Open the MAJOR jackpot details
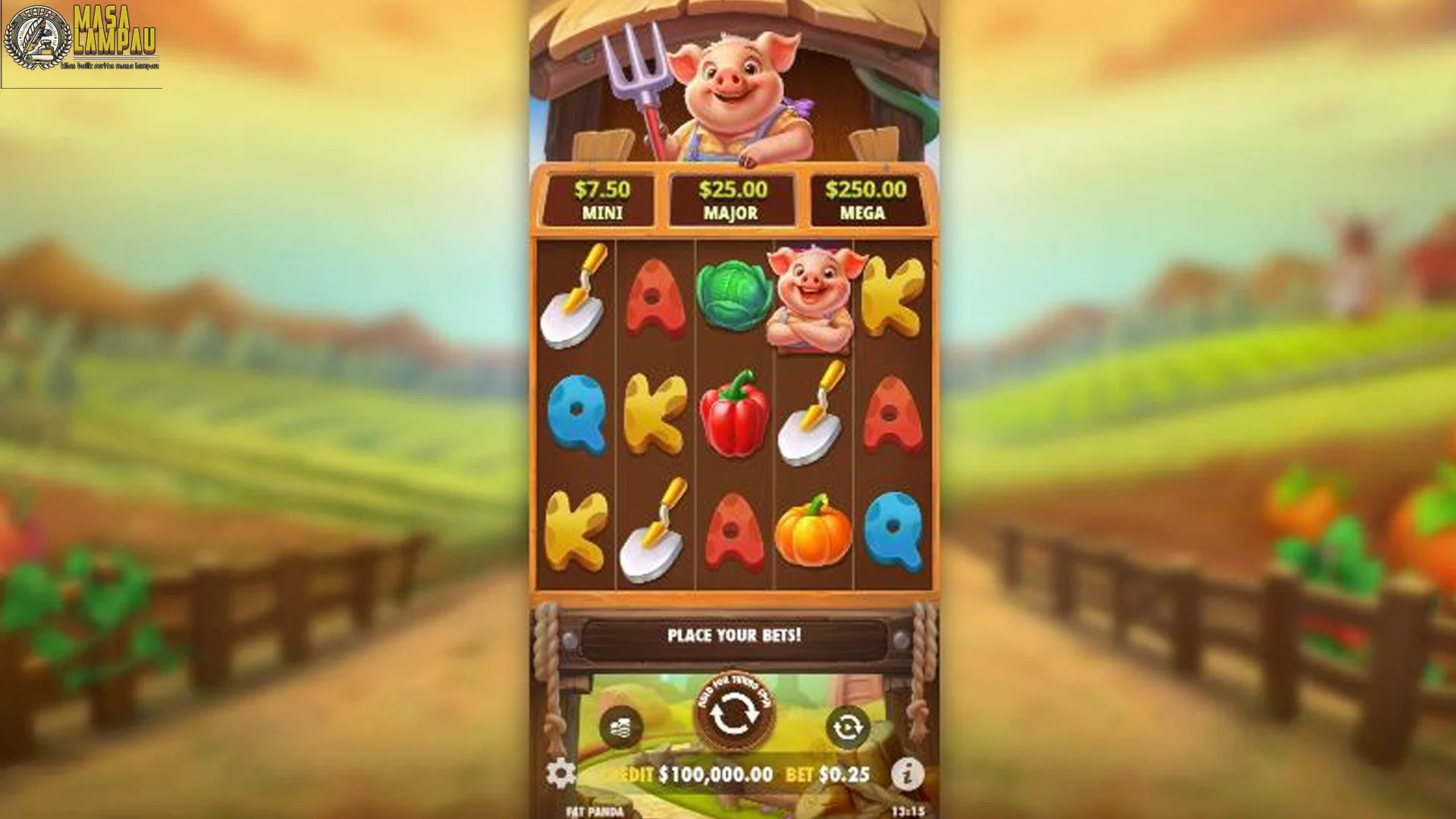Image resolution: width=1456 pixels, height=819 pixels. [733, 199]
